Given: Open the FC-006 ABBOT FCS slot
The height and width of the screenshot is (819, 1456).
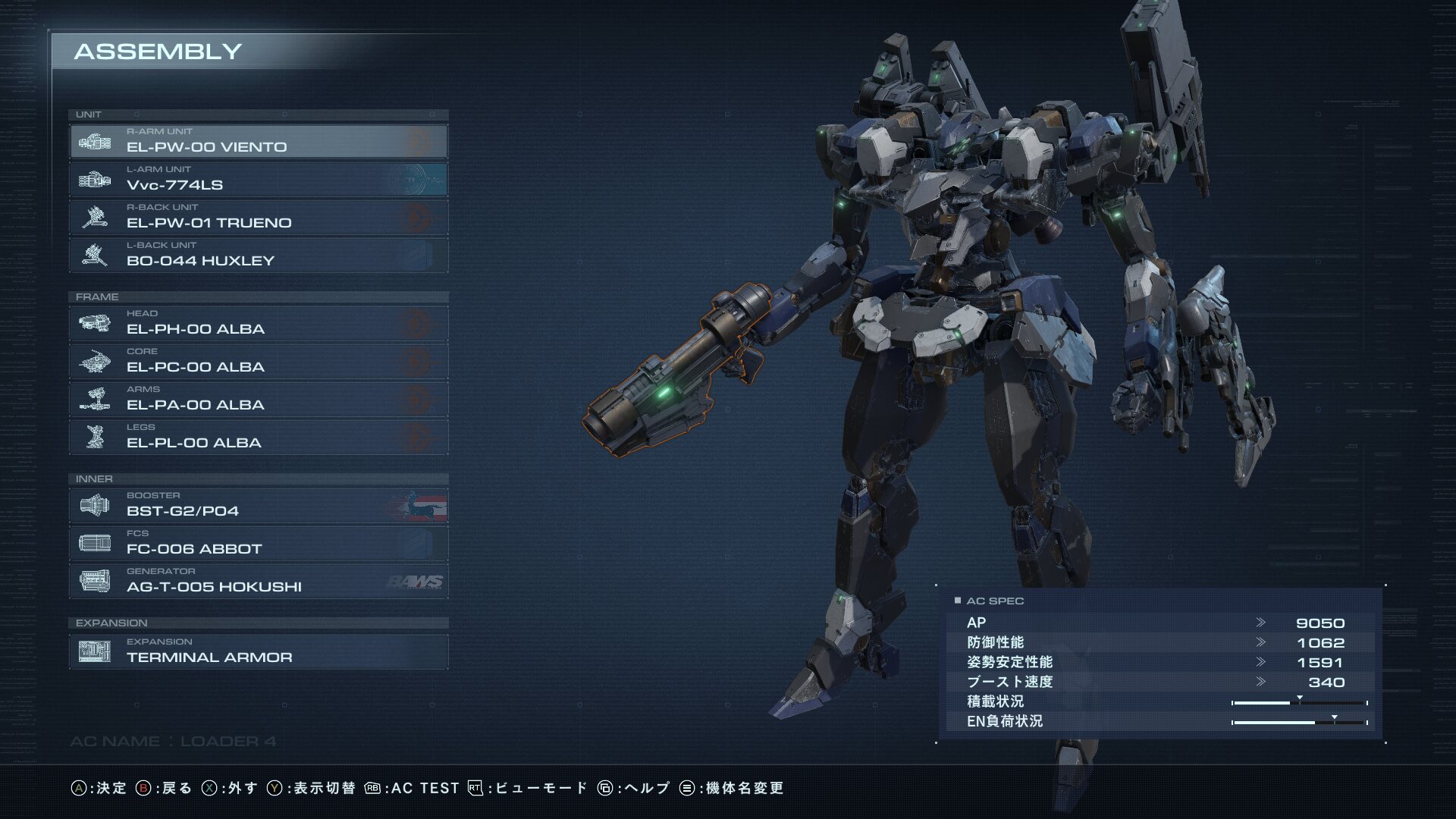Looking at the screenshot, I should point(259,543).
